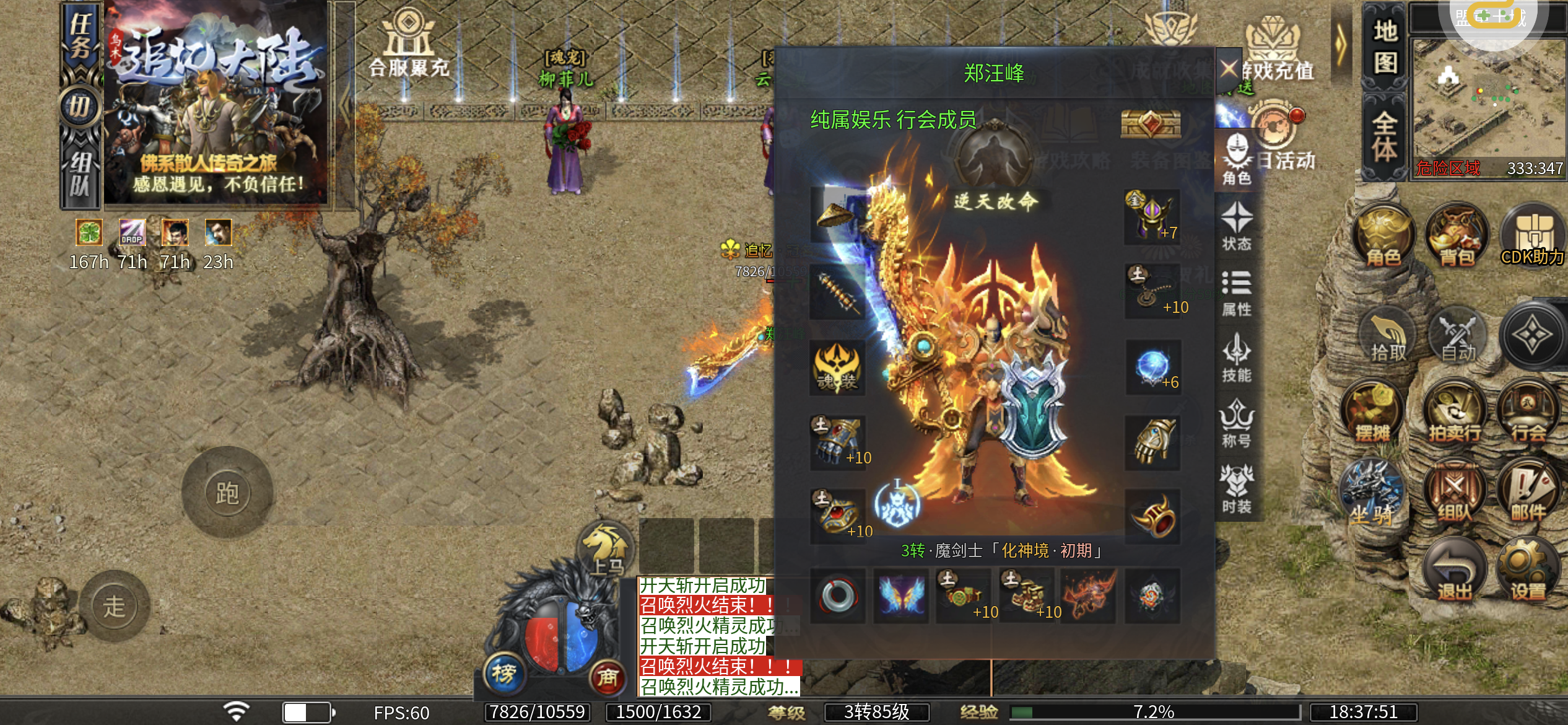Toggle the 跑 run button

tap(227, 493)
